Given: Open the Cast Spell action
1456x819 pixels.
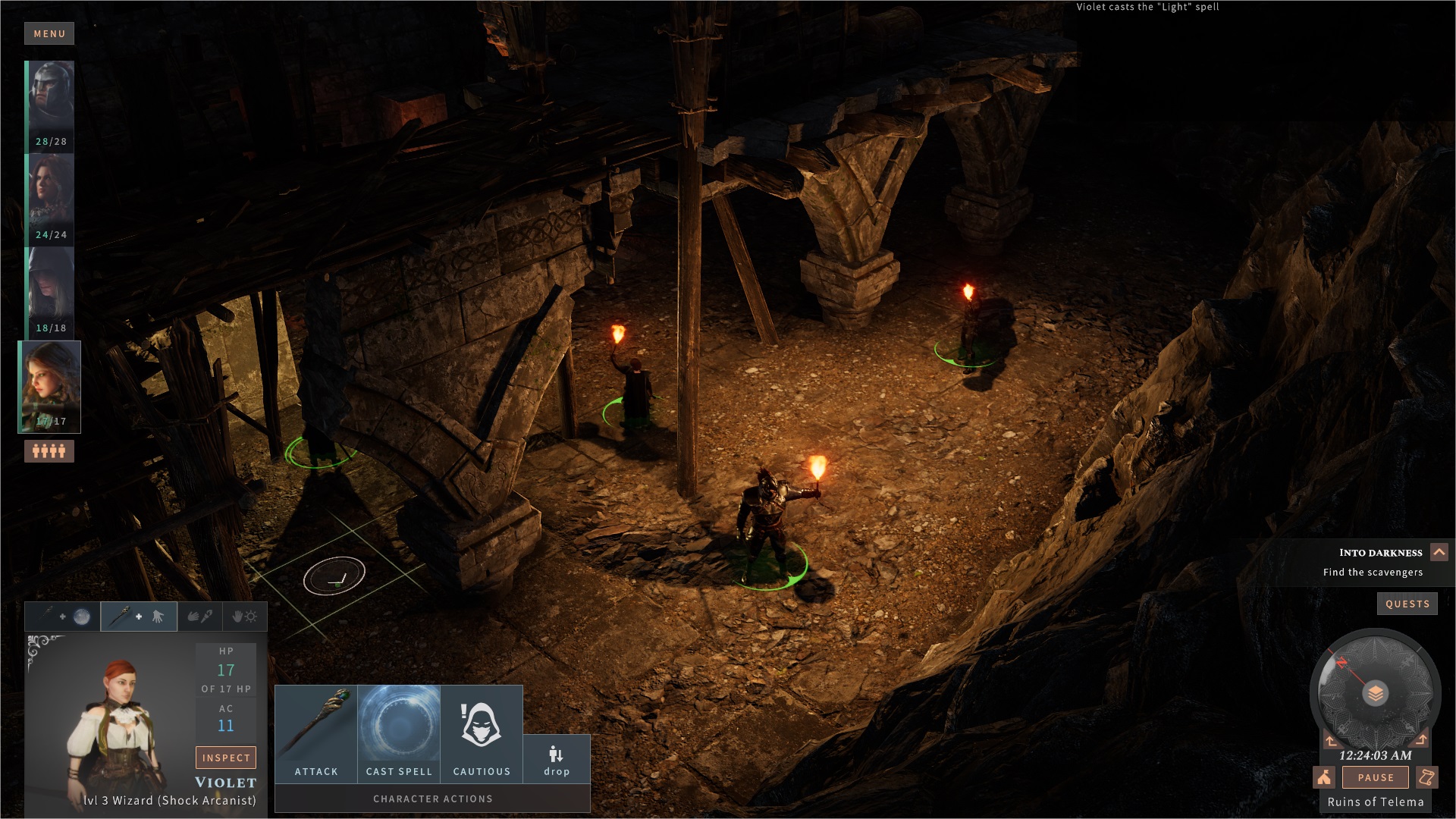Looking at the screenshot, I should pyautogui.click(x=399, y=733).
